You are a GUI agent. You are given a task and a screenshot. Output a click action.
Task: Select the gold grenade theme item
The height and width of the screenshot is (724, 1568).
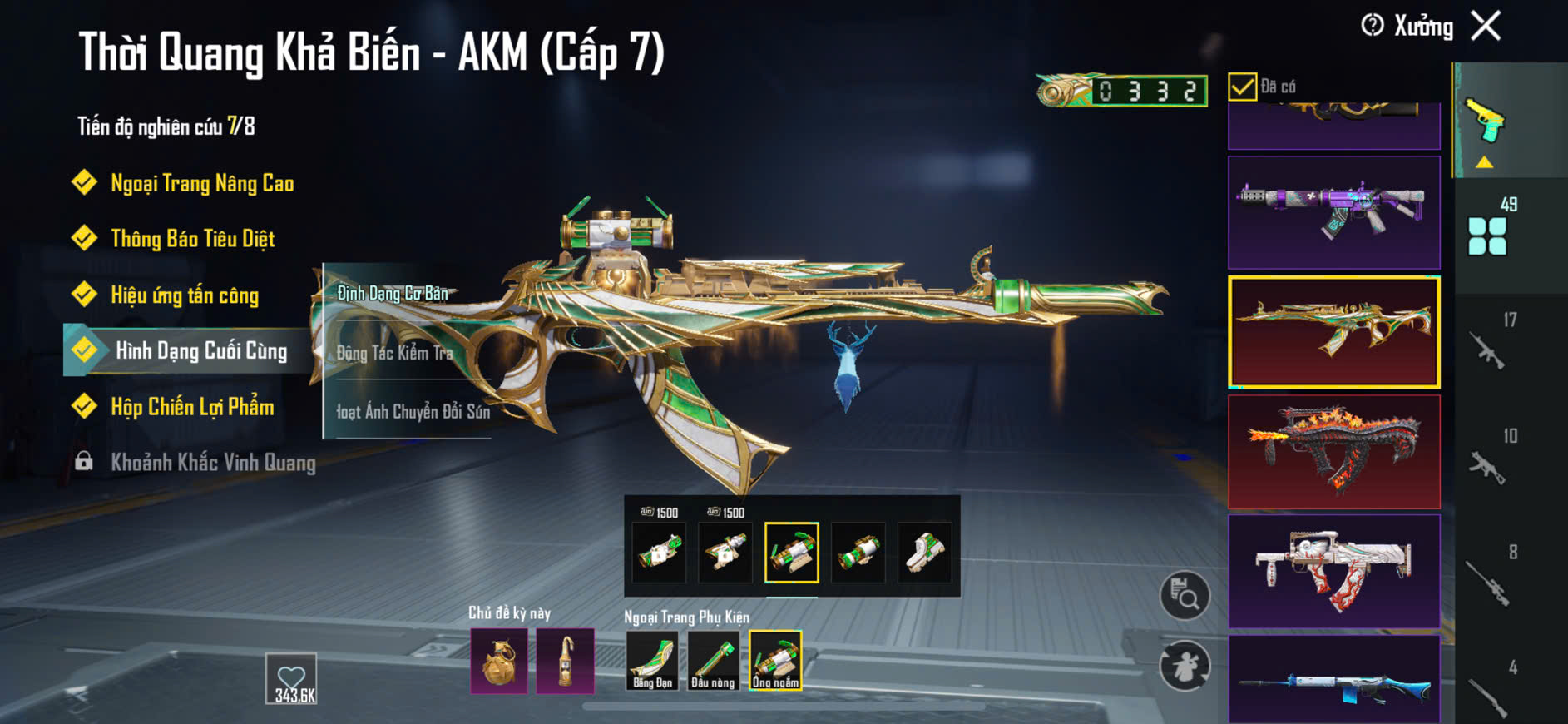coord(499,661)
